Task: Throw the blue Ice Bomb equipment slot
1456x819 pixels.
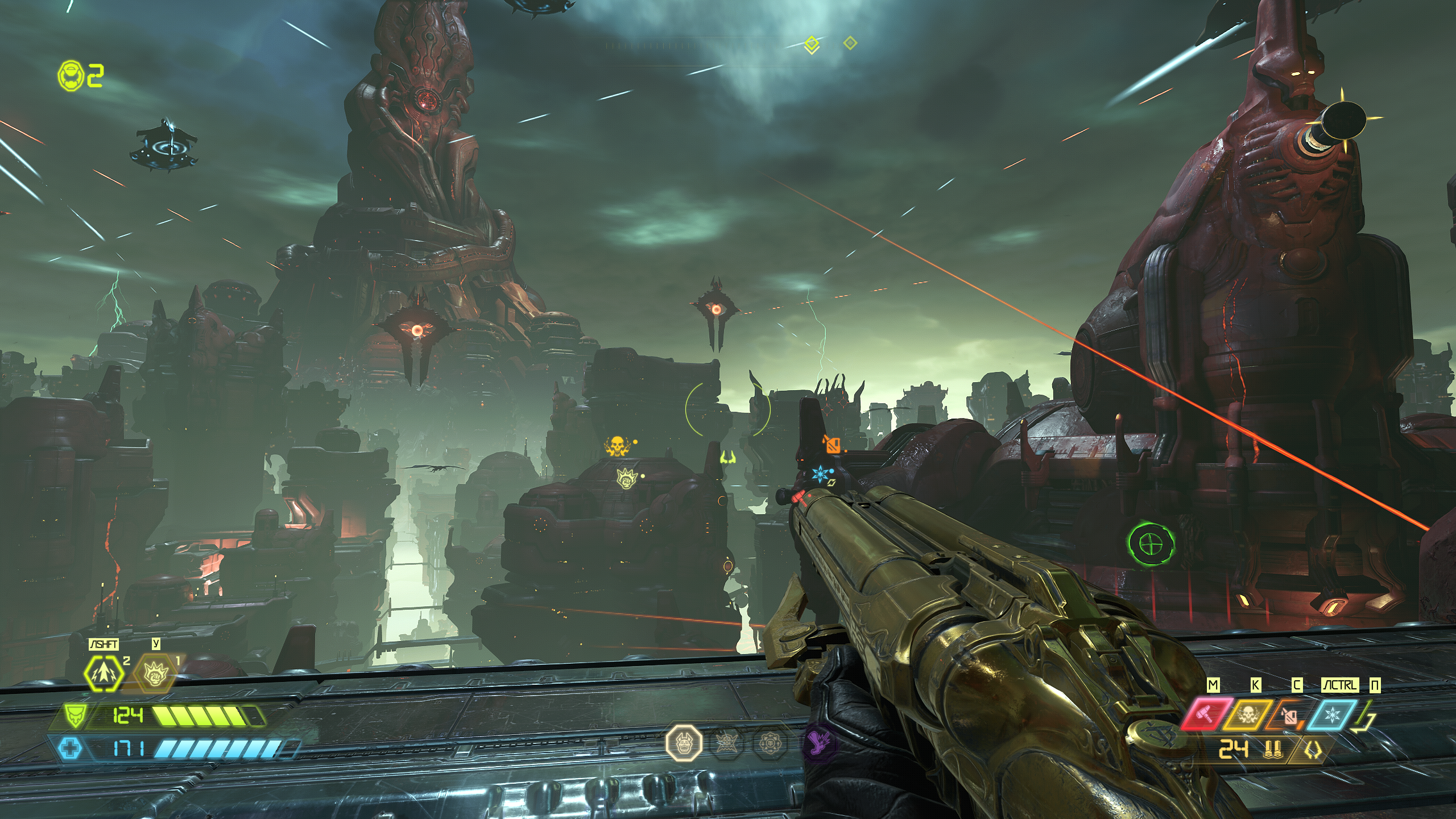Action: tap(1331, 715)
